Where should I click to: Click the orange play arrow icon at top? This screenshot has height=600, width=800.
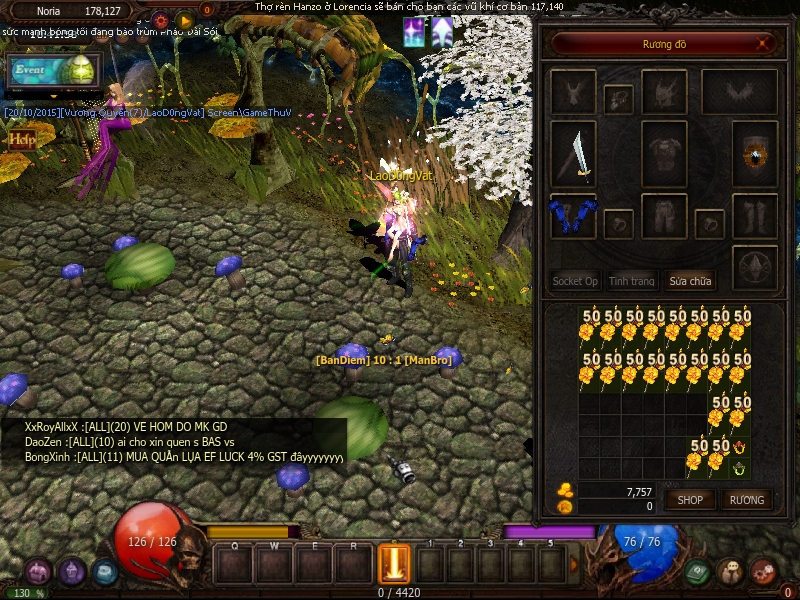coord(184,19)
